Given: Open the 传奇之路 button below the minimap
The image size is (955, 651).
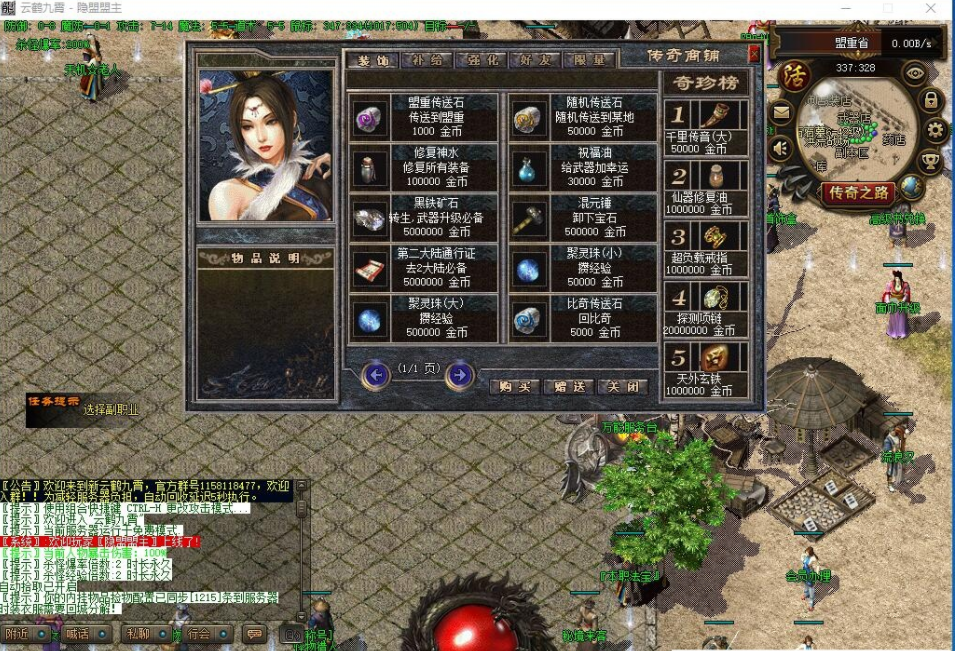Looking at the screenshot, I should pos(856,194).
